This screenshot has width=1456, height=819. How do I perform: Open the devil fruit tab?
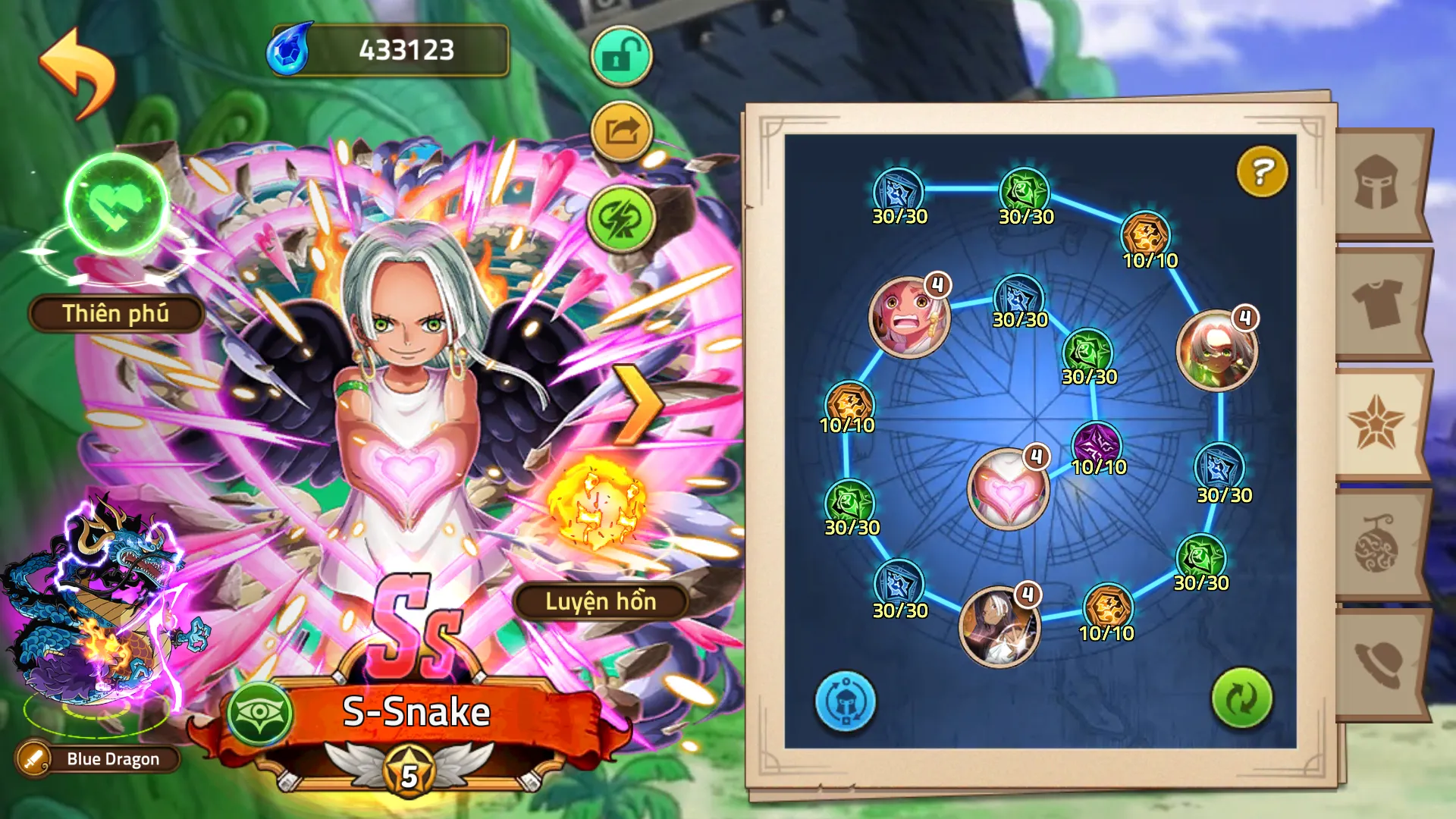pos(1377,544)
